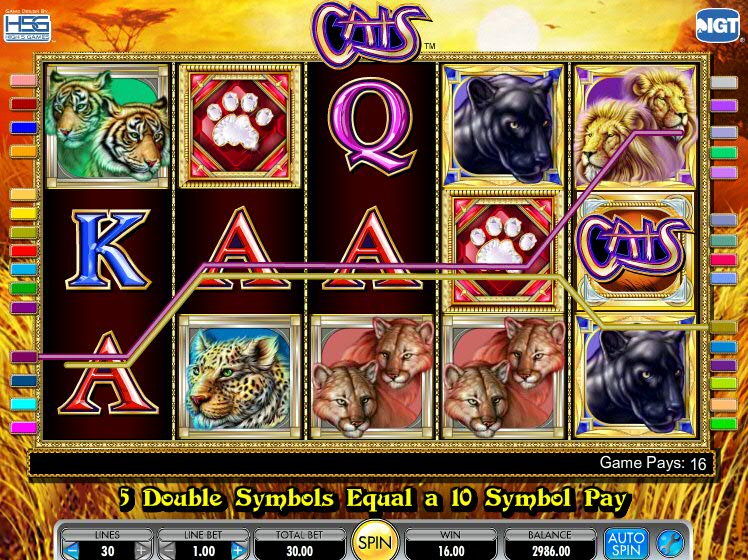Decrease the number of Lines
The height and width of the screenshot is (560, 748).
pos(71,550)
